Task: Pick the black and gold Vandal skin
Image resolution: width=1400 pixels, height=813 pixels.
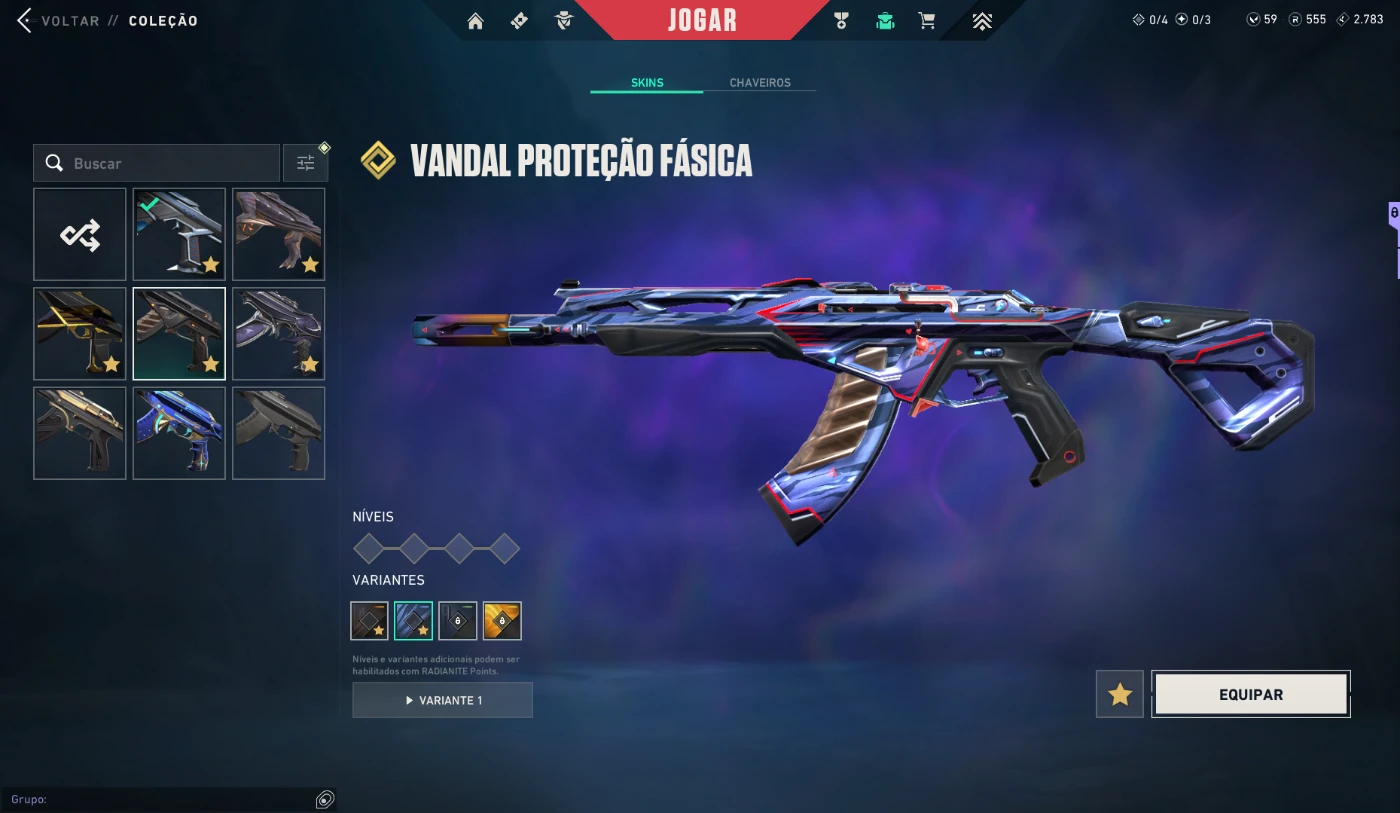Action: 80,334
